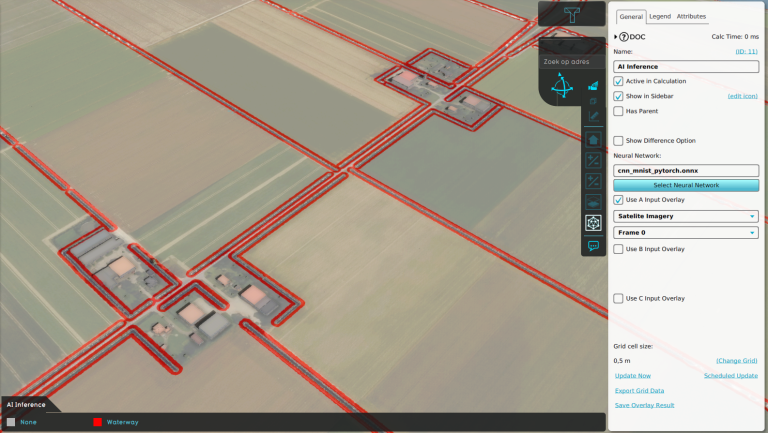Enable the Has Parent checkbox
The width and height of the screenshot is (768, 433).
pos(618,111)
